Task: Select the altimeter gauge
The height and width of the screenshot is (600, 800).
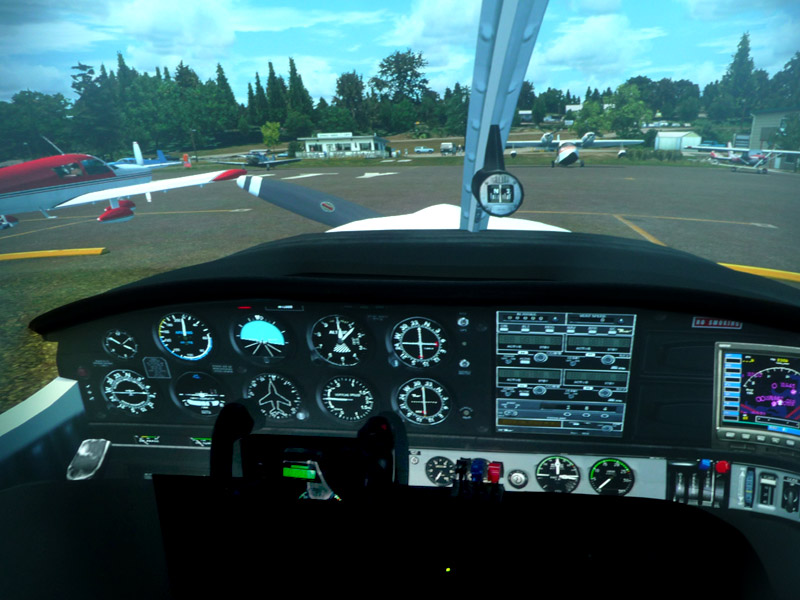Action: click(338, 340)
